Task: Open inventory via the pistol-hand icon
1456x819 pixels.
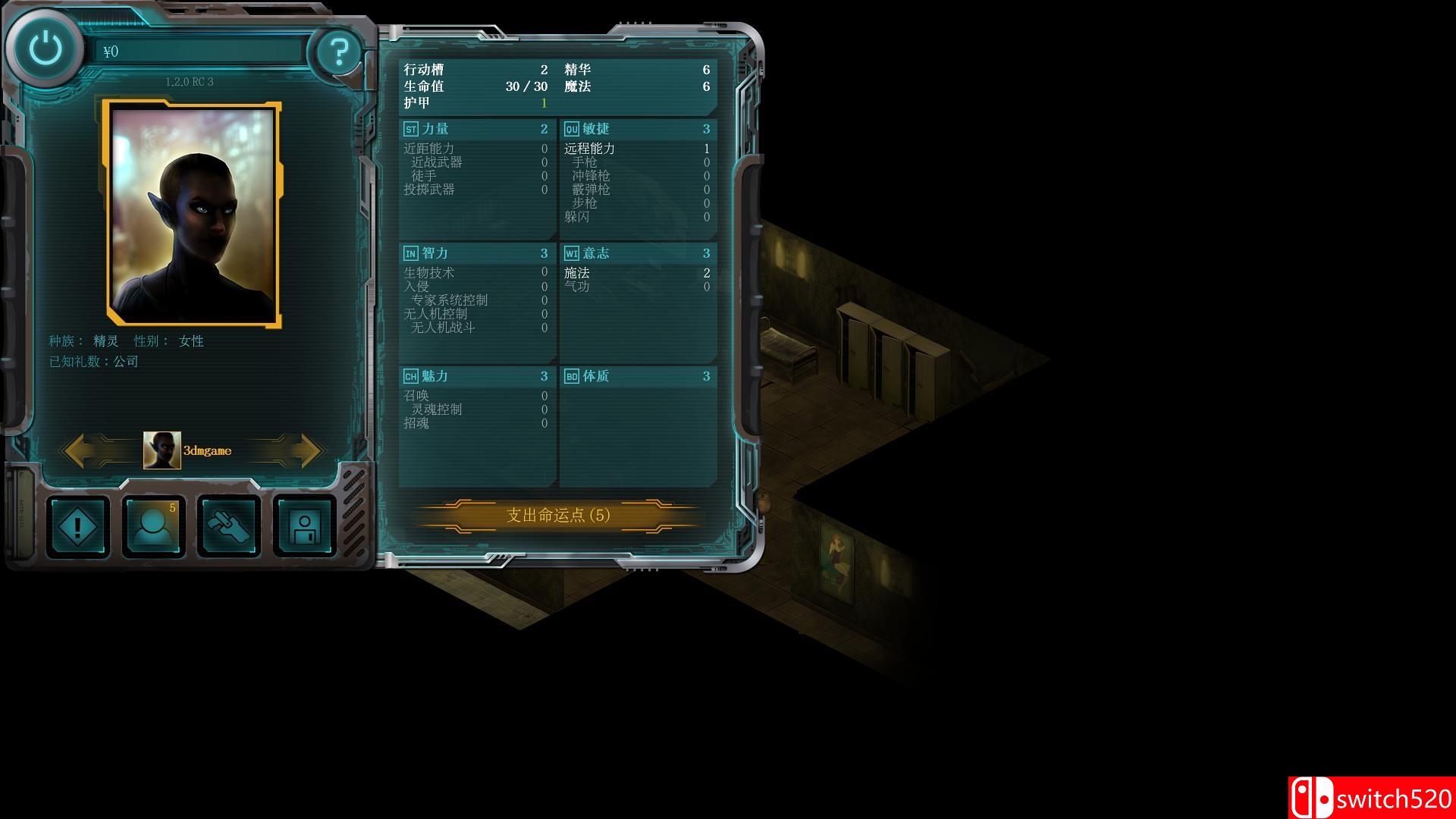Action: pyautogui.click(x=228, y=526)
